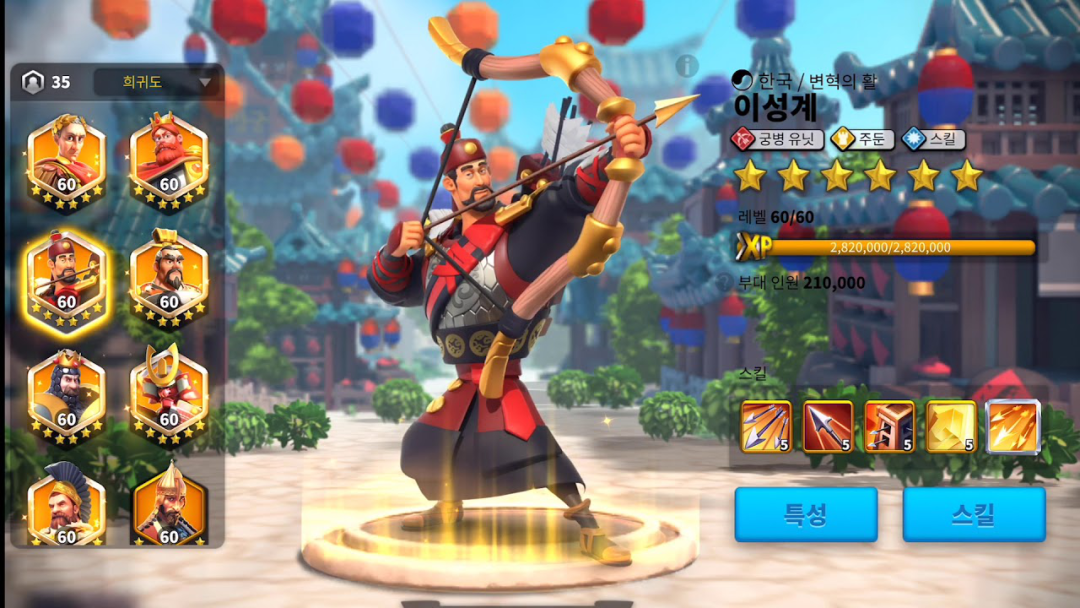Choose the black-bearded king commander portrait
Viewport: 1080px width, 608px height.
(66, 392)
